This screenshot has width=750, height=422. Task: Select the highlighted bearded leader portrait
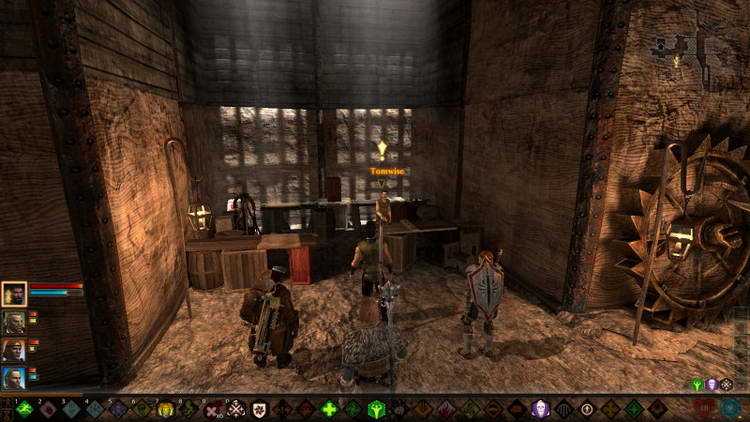point(14,293)
